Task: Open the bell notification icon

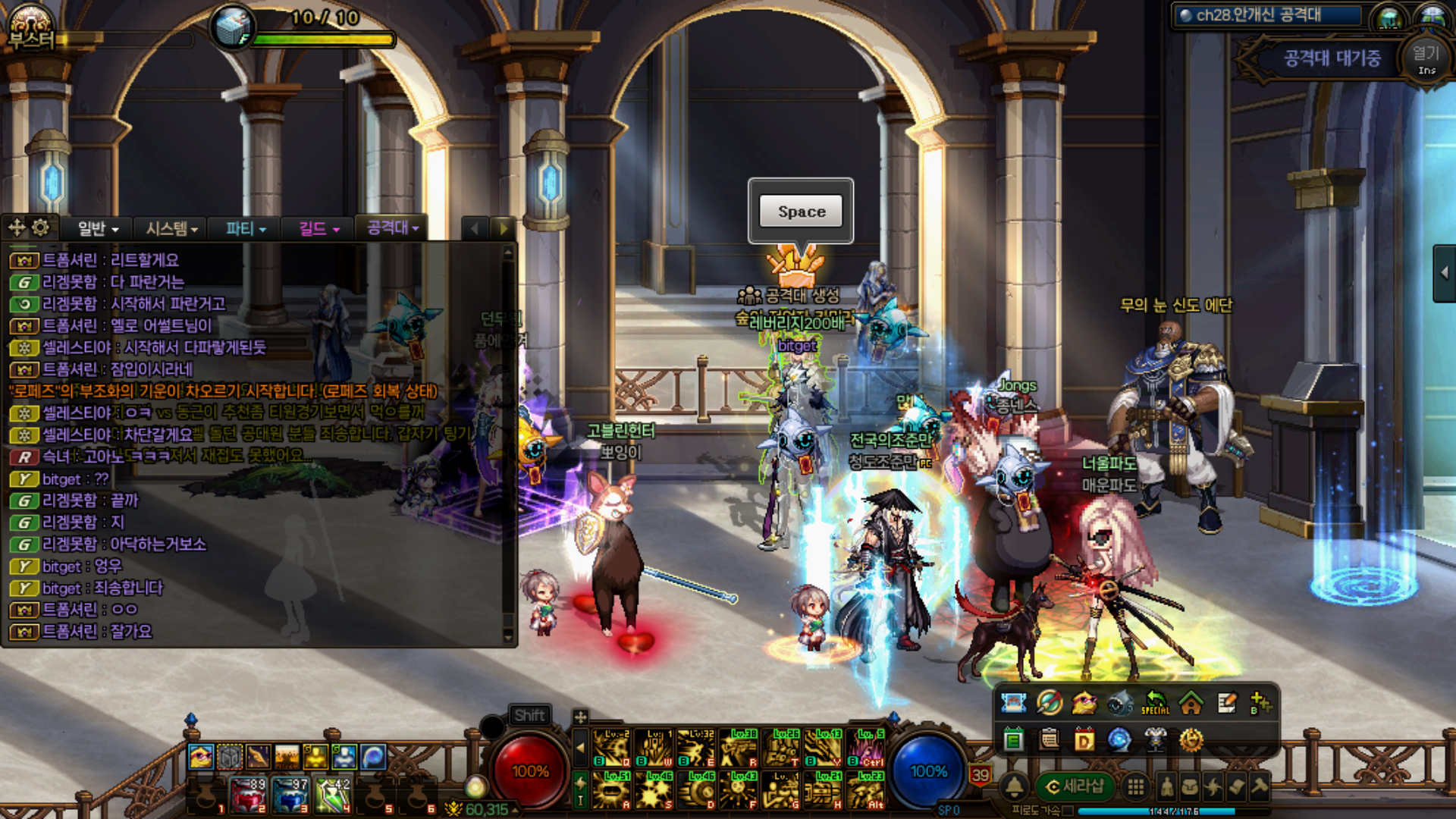Action: [1015, 787]
